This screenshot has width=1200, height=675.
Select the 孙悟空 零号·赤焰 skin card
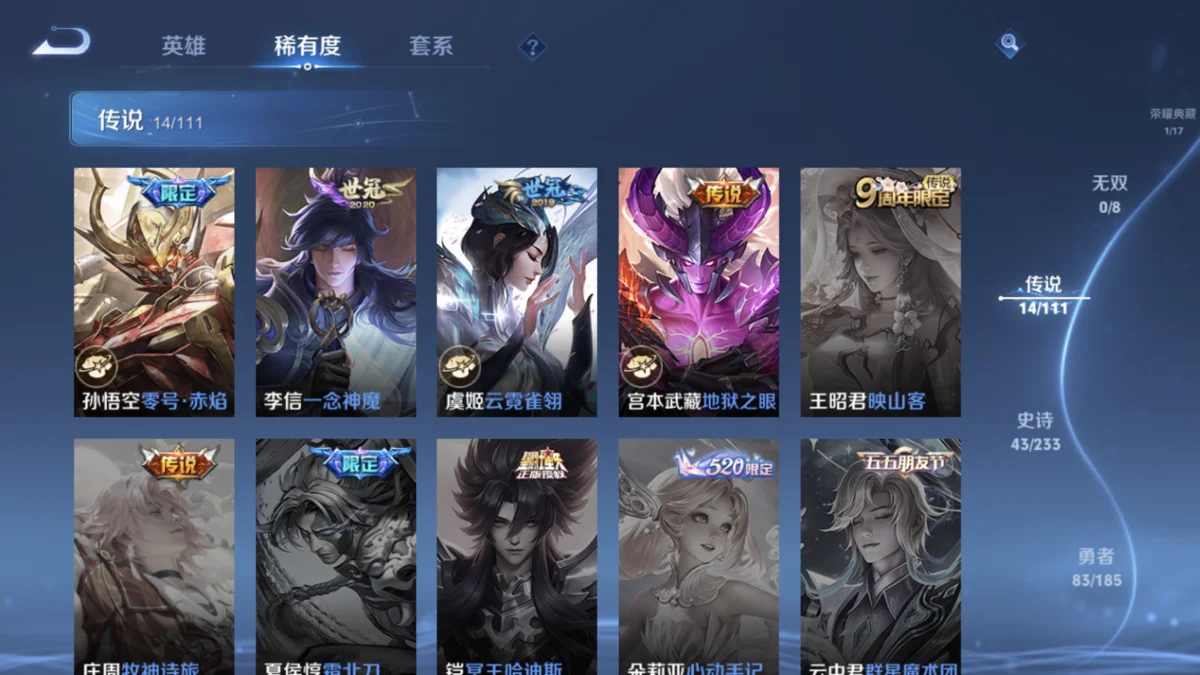(154, 292)
